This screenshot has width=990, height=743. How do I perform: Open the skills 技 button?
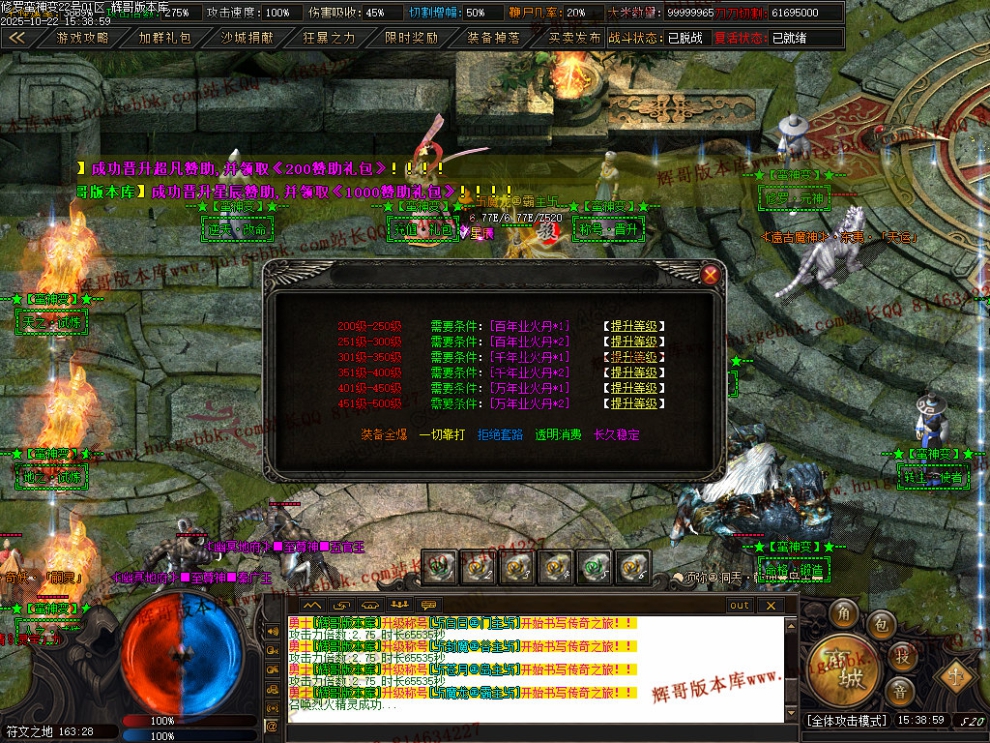click(902, 656)
